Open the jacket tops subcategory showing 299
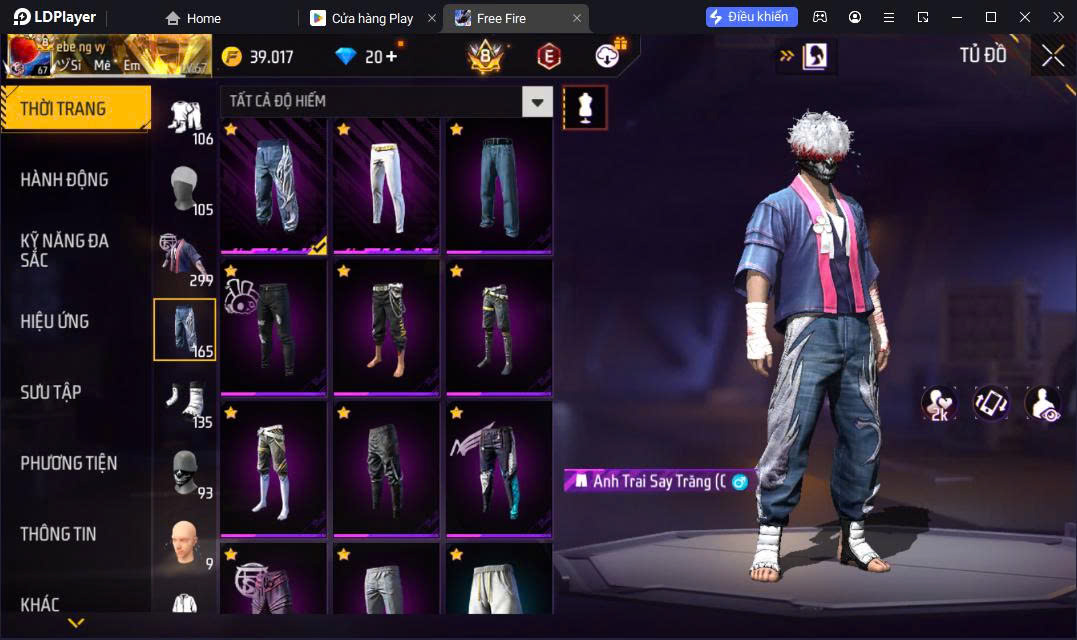Image resolution: width=1077 pixels, height=640 pixels. click(185, 259)
